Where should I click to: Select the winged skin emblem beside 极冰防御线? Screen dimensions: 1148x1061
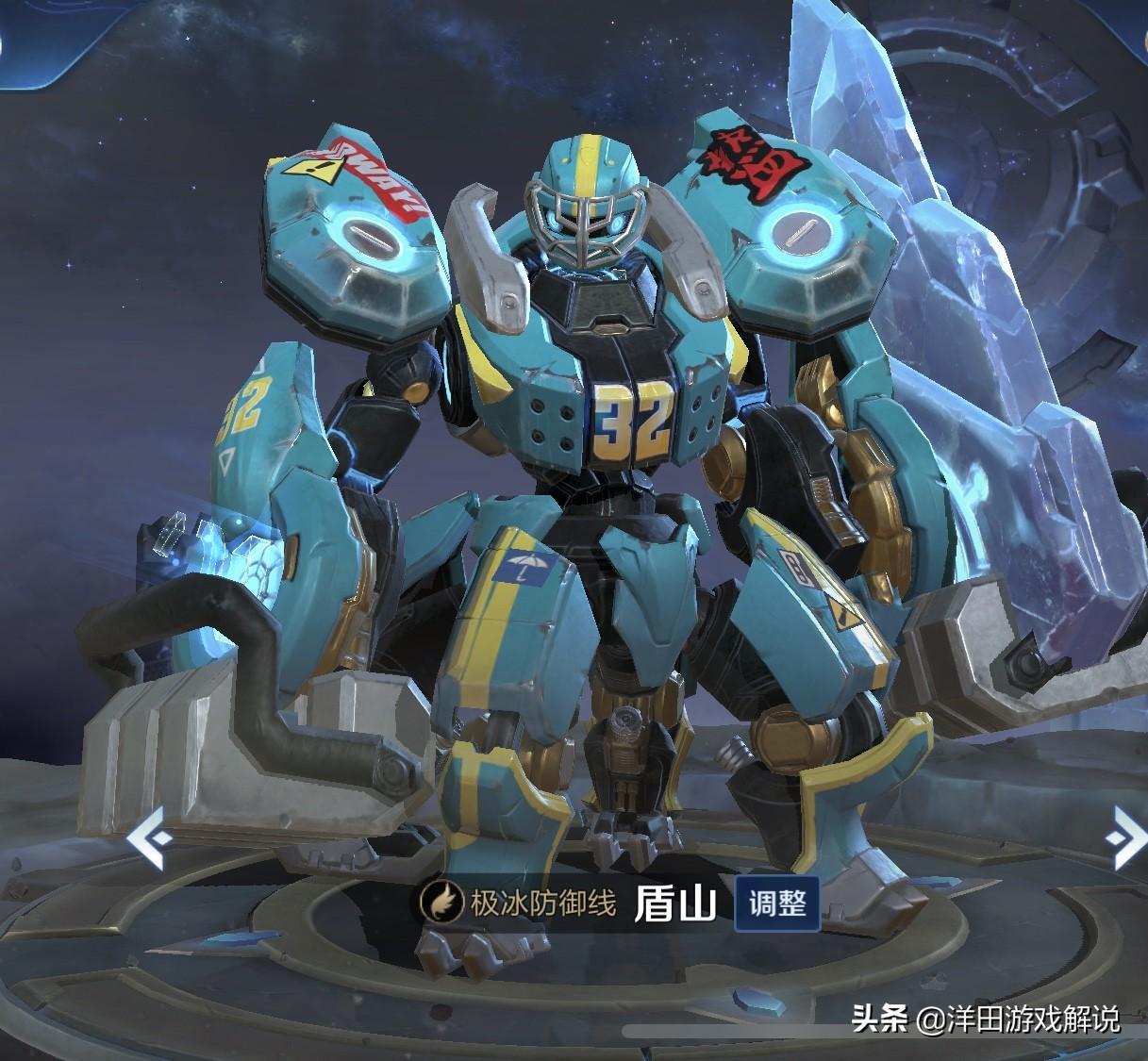coord(441,902)
